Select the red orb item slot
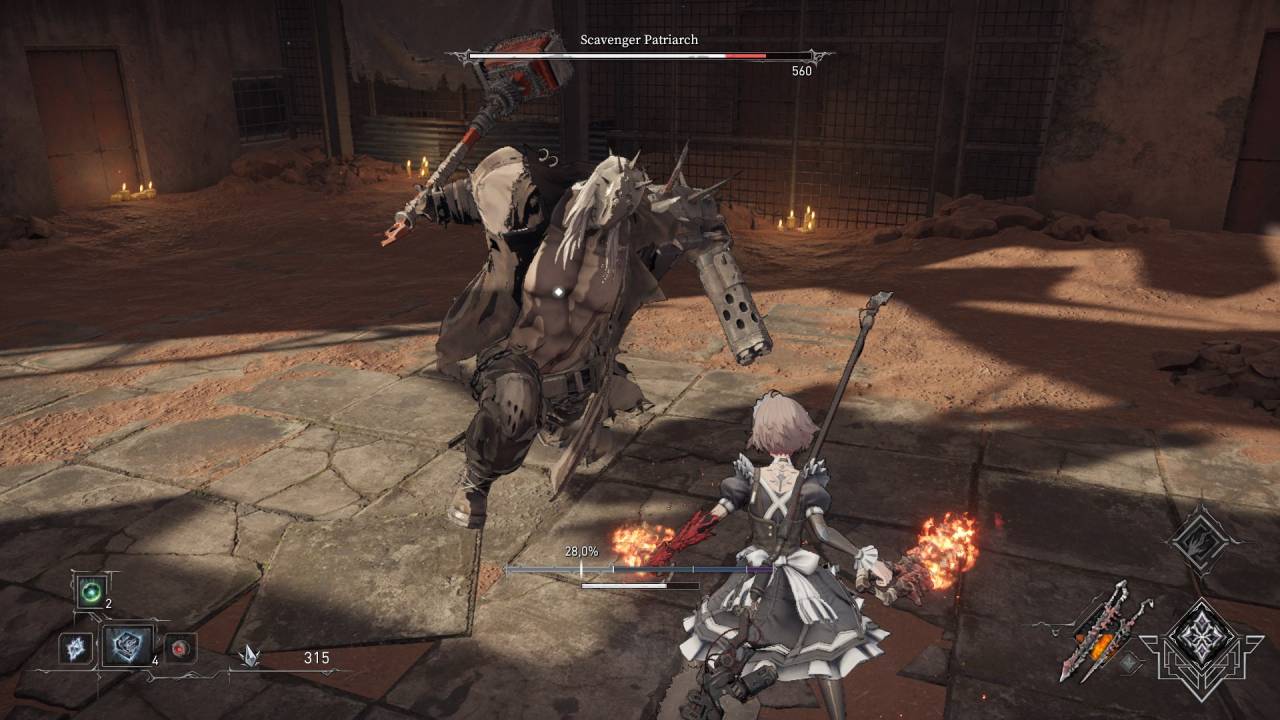 click(180, 648)
